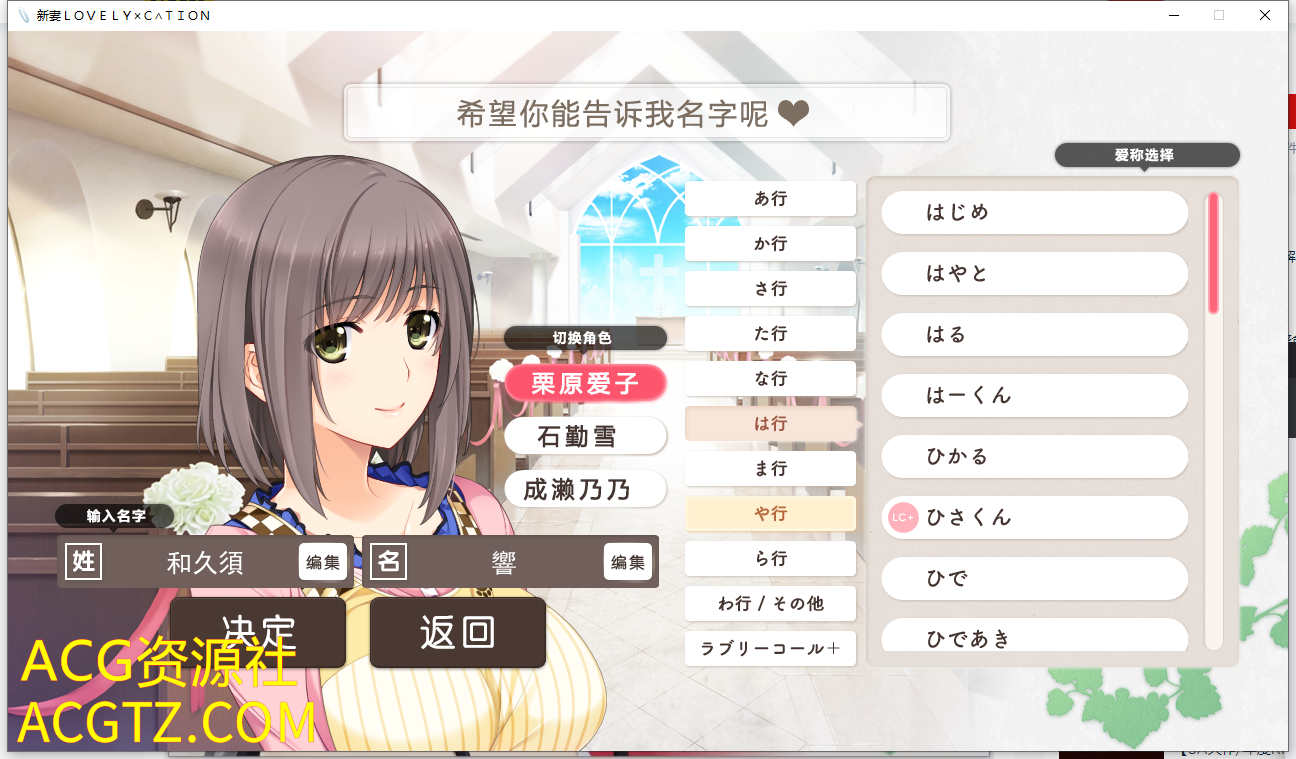Show the ま行 nickname list
The image size is (1296, 759).
click(770, 468)
